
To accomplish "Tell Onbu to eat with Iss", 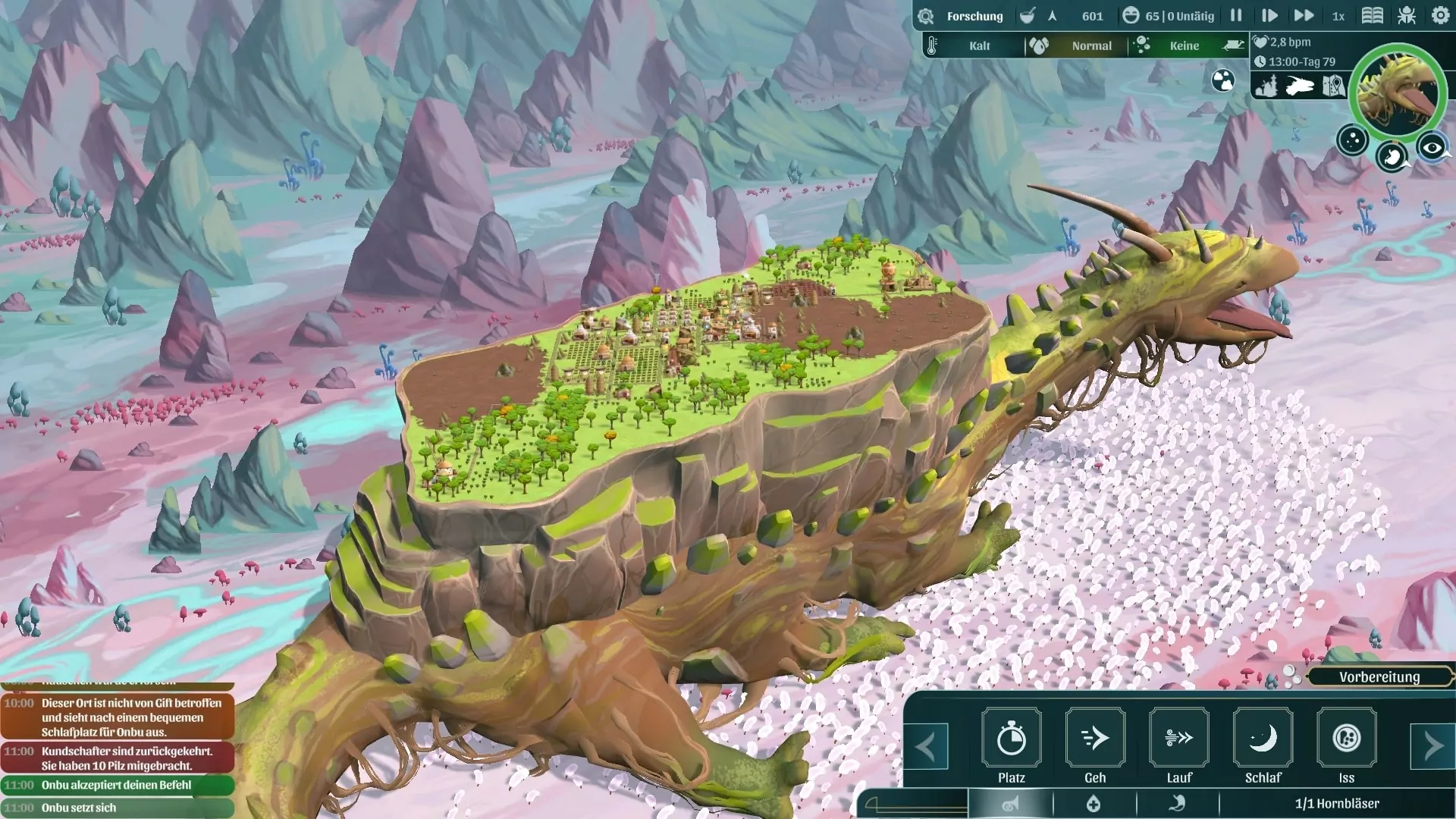I will [1347, 738].
